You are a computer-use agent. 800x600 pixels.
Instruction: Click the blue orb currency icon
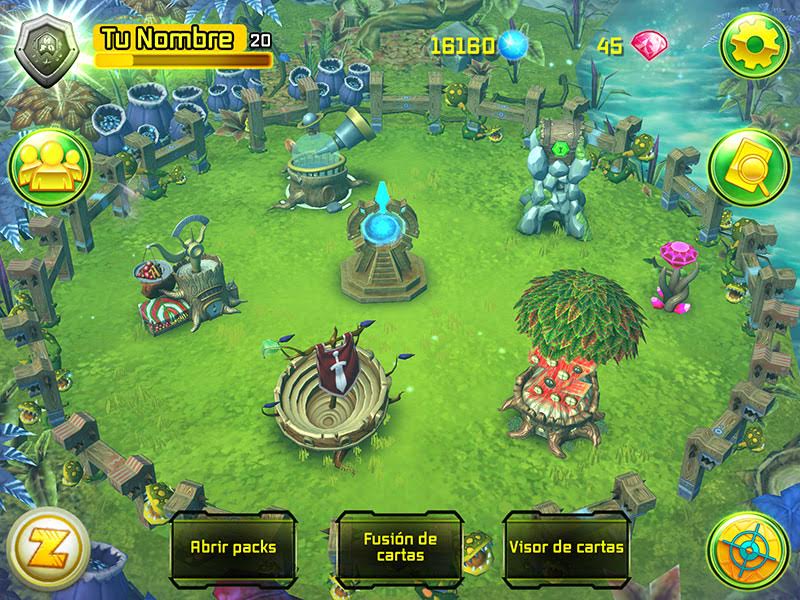click(x=514, y=45)
